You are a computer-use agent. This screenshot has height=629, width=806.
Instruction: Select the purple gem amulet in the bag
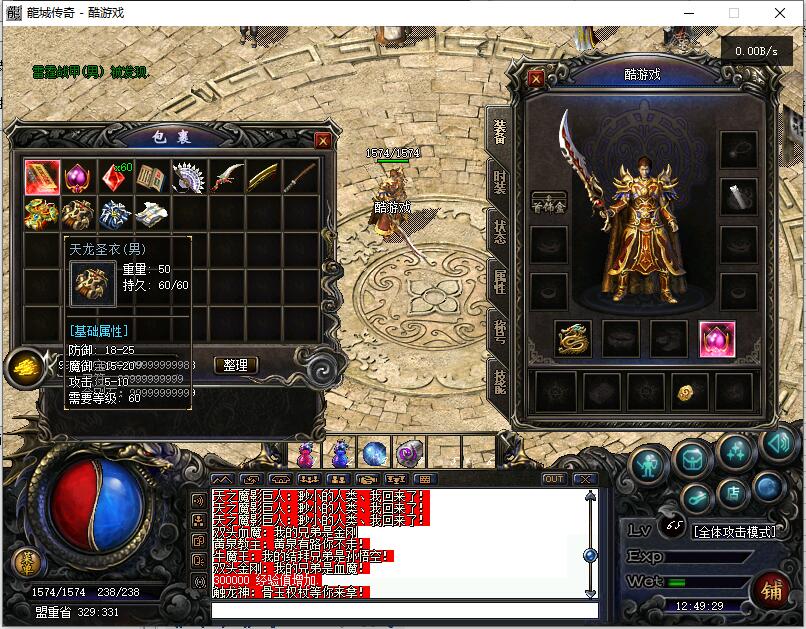(x=79, y=178)
